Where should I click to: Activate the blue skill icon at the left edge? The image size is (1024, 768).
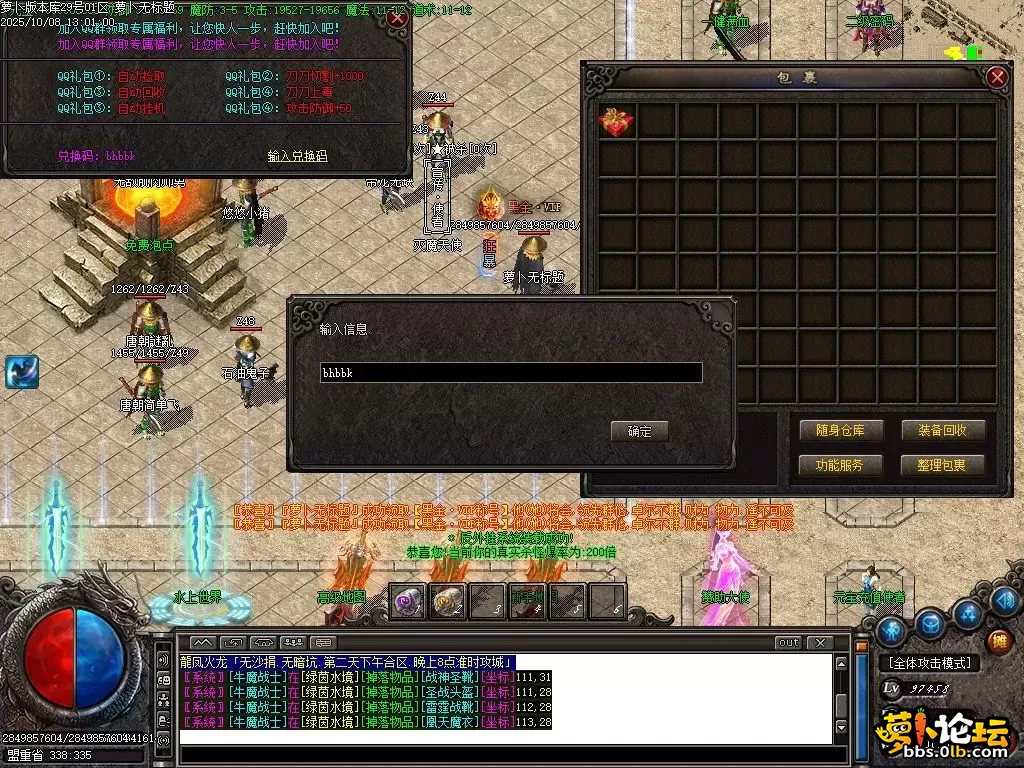21,372
